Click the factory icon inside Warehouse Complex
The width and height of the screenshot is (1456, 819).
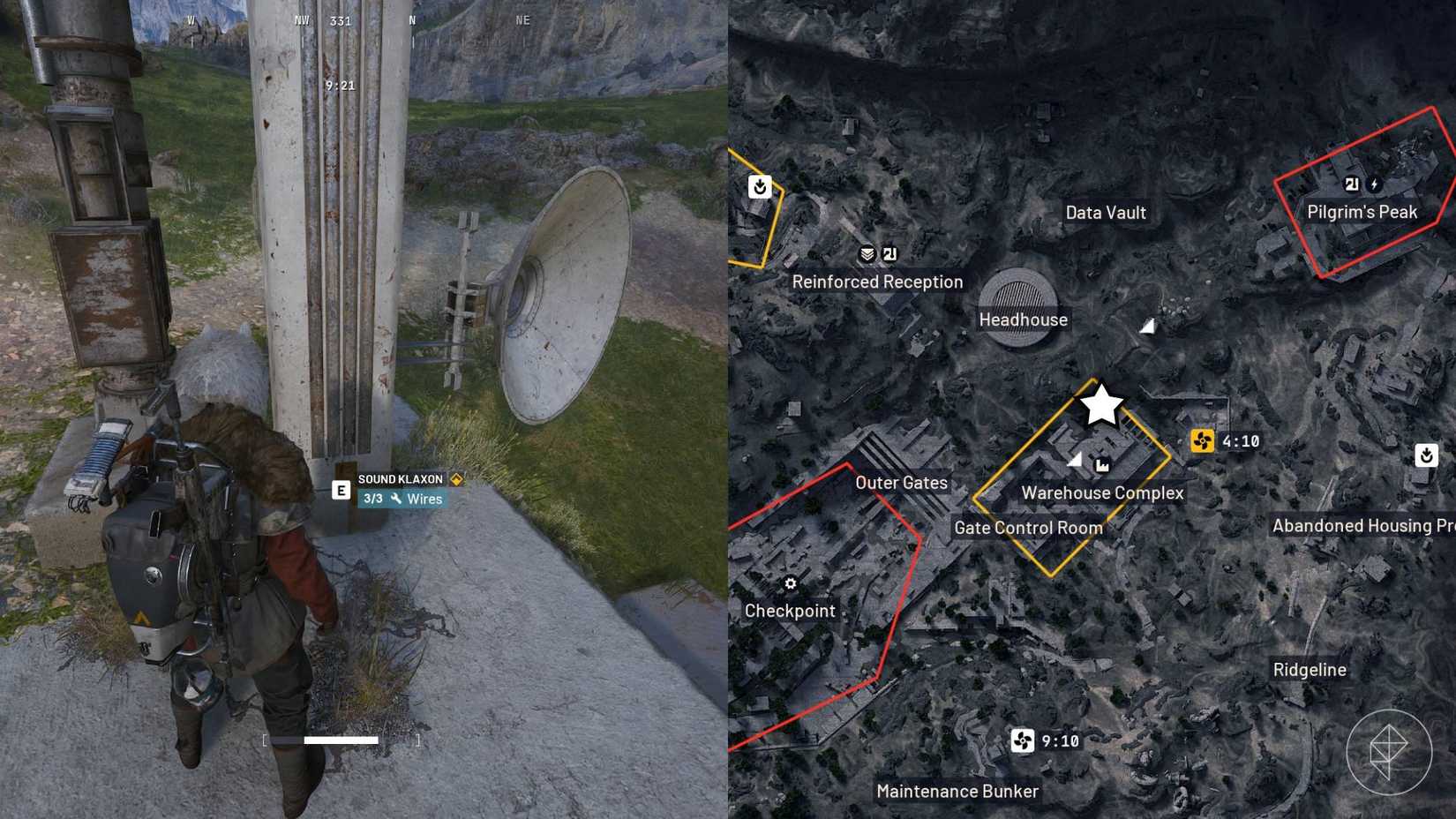tap(1102, 465)
